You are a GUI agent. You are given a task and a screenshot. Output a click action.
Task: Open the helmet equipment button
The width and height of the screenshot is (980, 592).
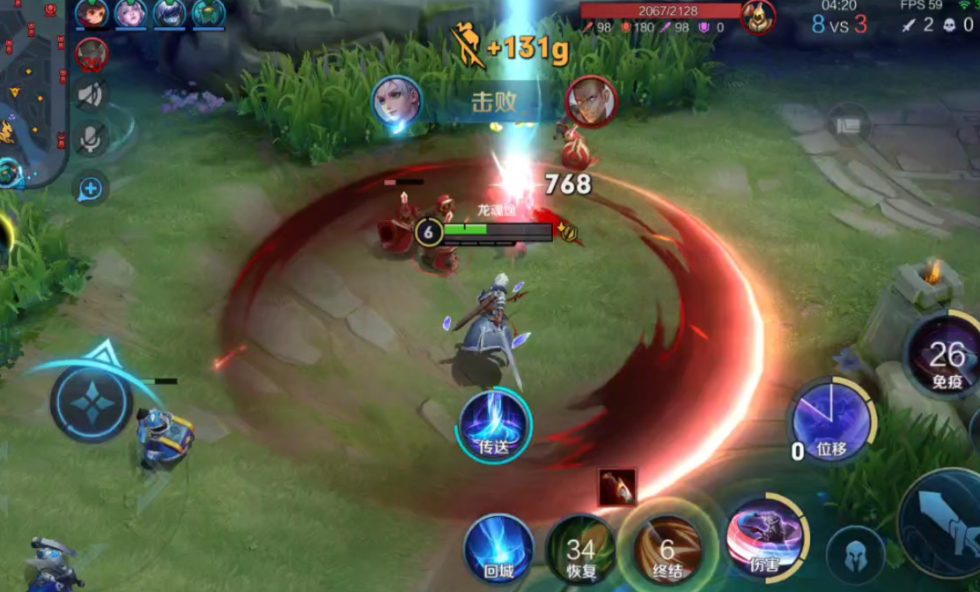pyautogui.click(x=856, y=553)
